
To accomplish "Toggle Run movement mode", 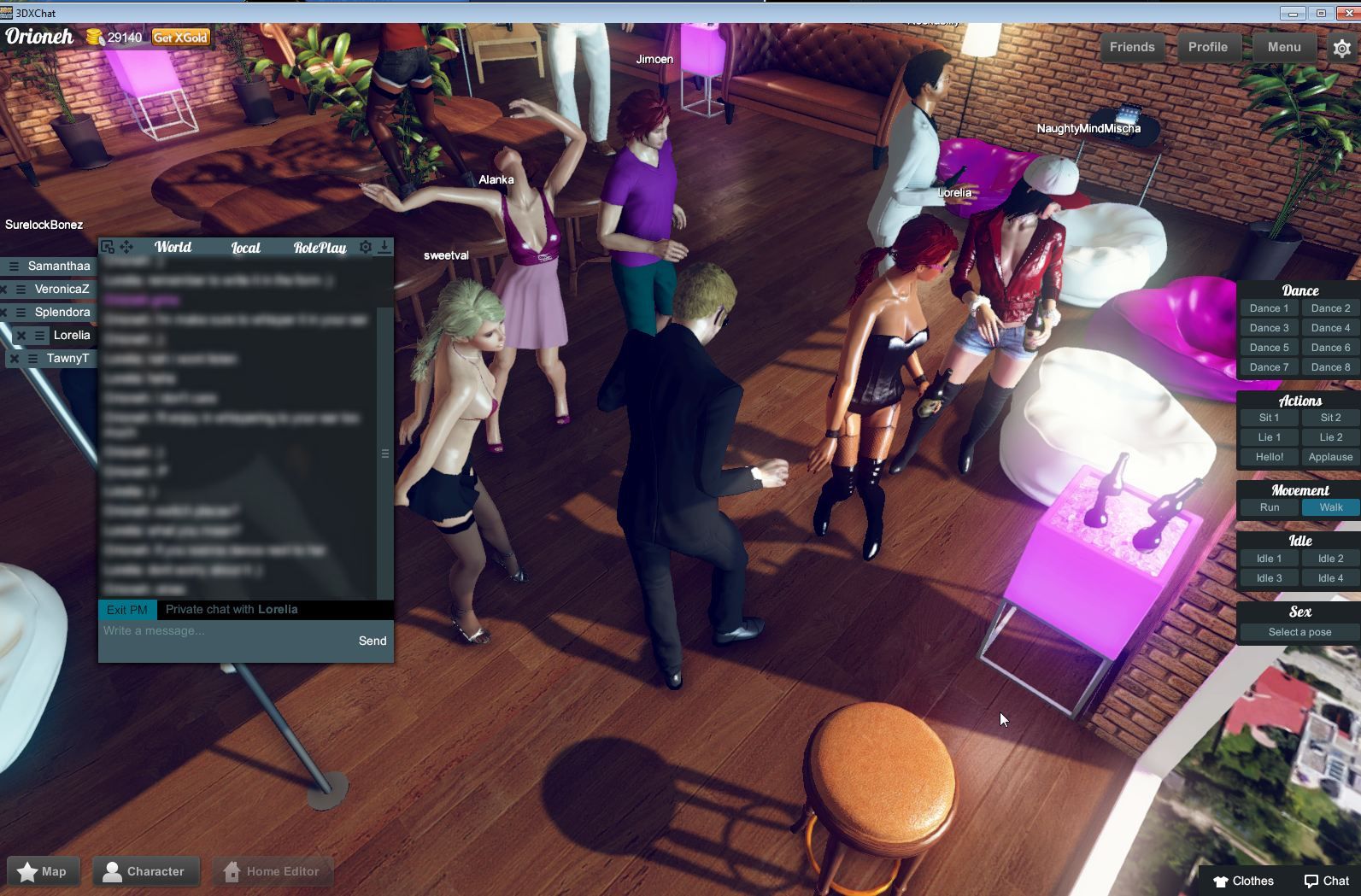I will click(1268, 507).
